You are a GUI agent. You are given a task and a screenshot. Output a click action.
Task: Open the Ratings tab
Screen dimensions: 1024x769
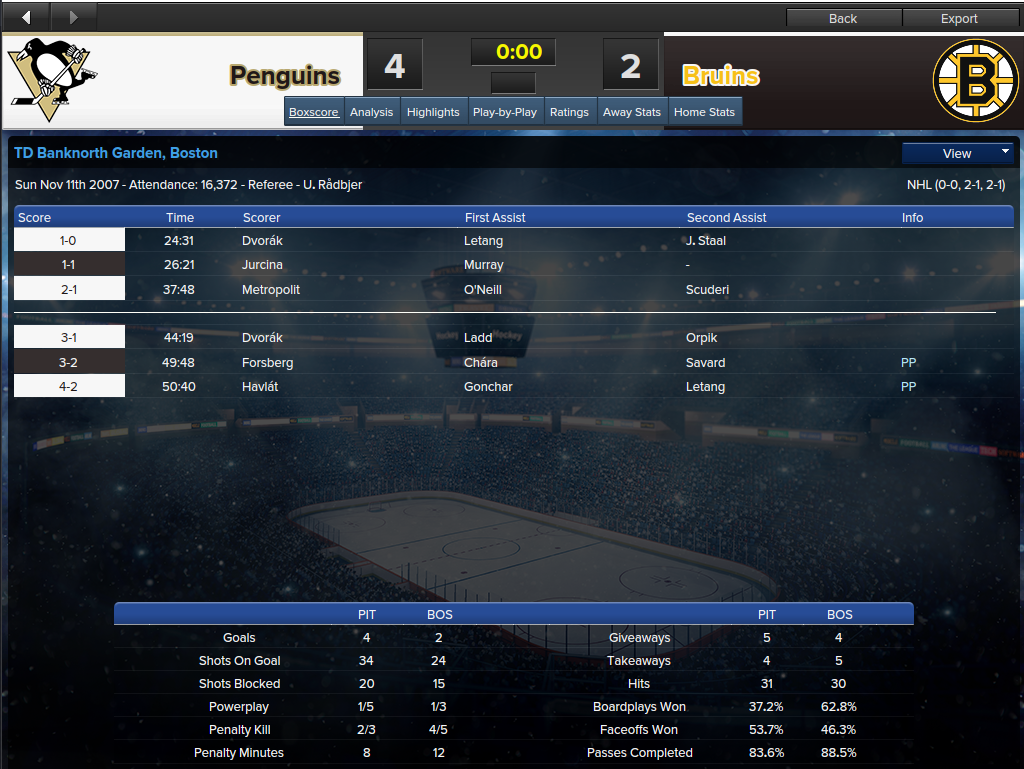coord(569,112)
